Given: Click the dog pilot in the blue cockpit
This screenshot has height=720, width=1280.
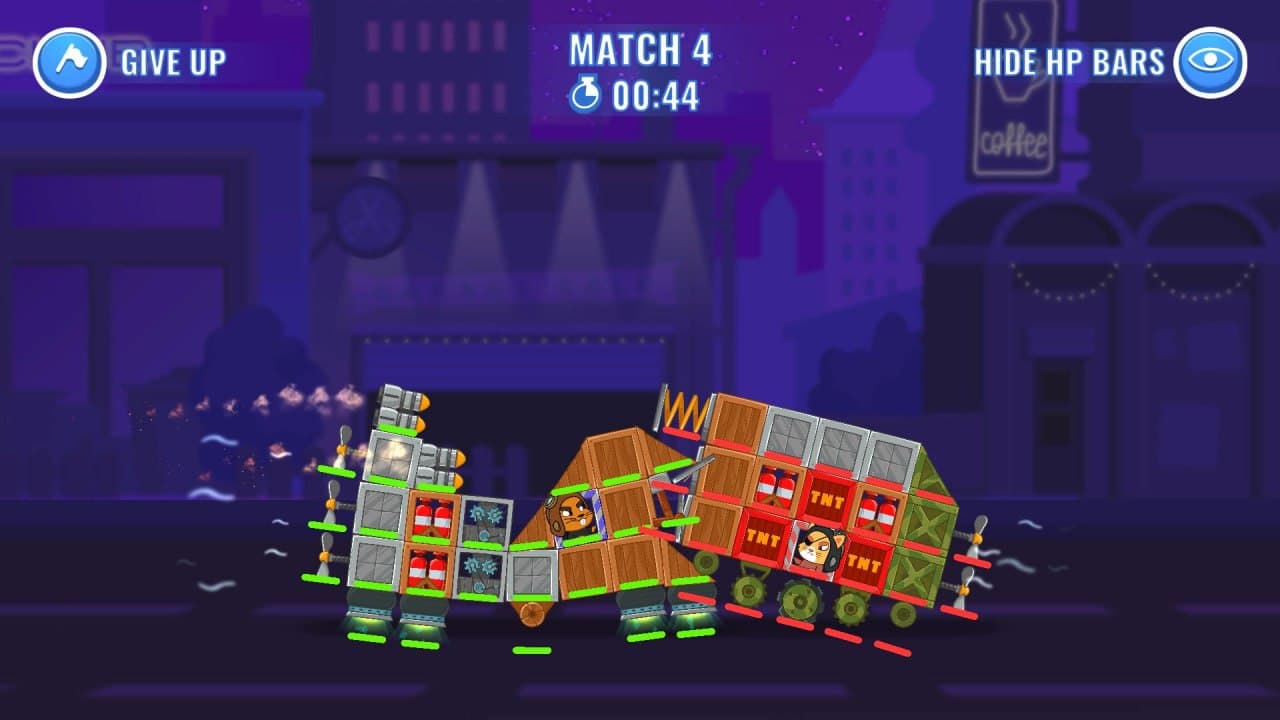Looking at the screenshot, I should (571, 513).
